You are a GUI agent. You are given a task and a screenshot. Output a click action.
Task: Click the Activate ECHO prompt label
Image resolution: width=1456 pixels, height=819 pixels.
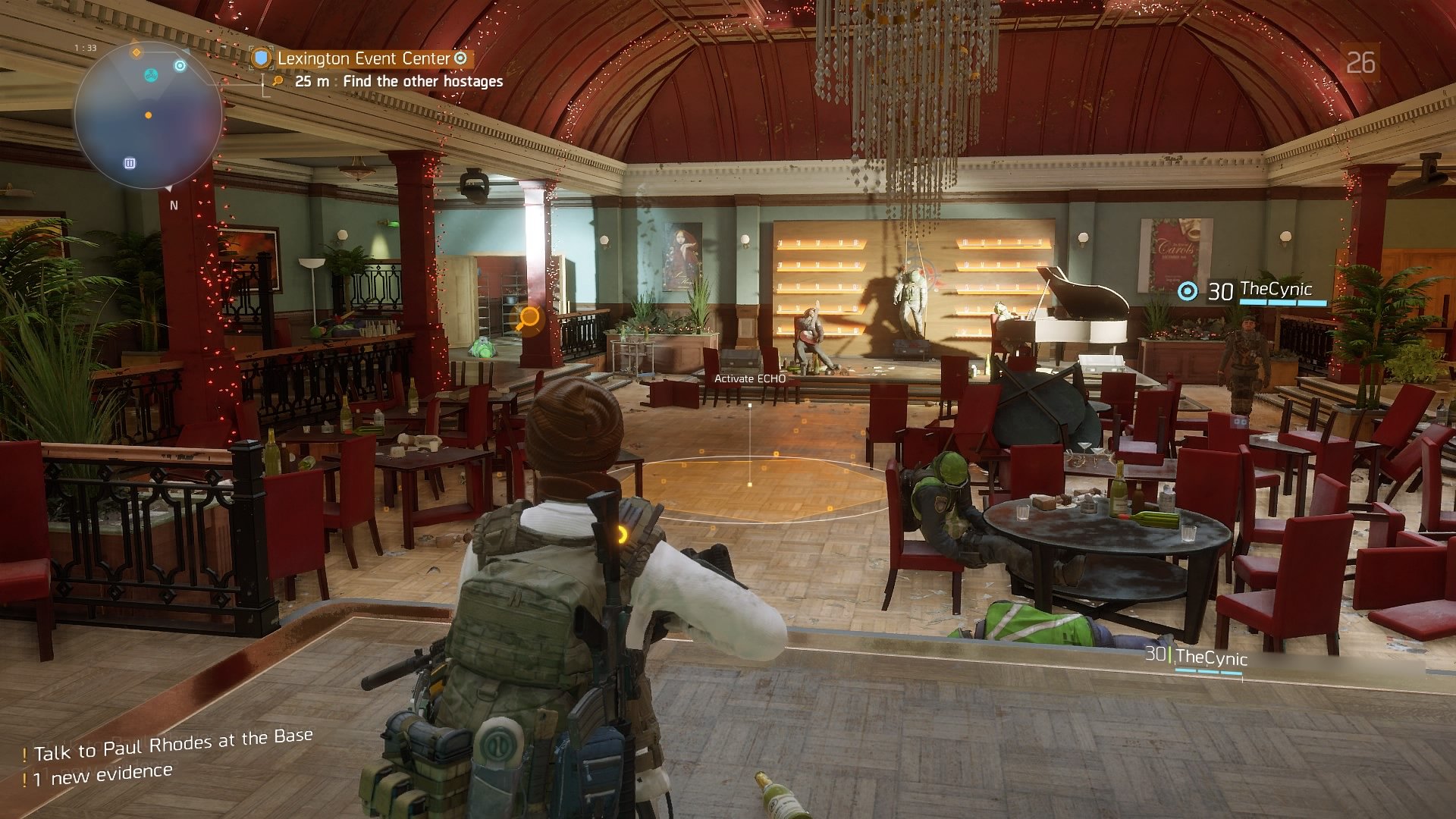coord(749,378)
